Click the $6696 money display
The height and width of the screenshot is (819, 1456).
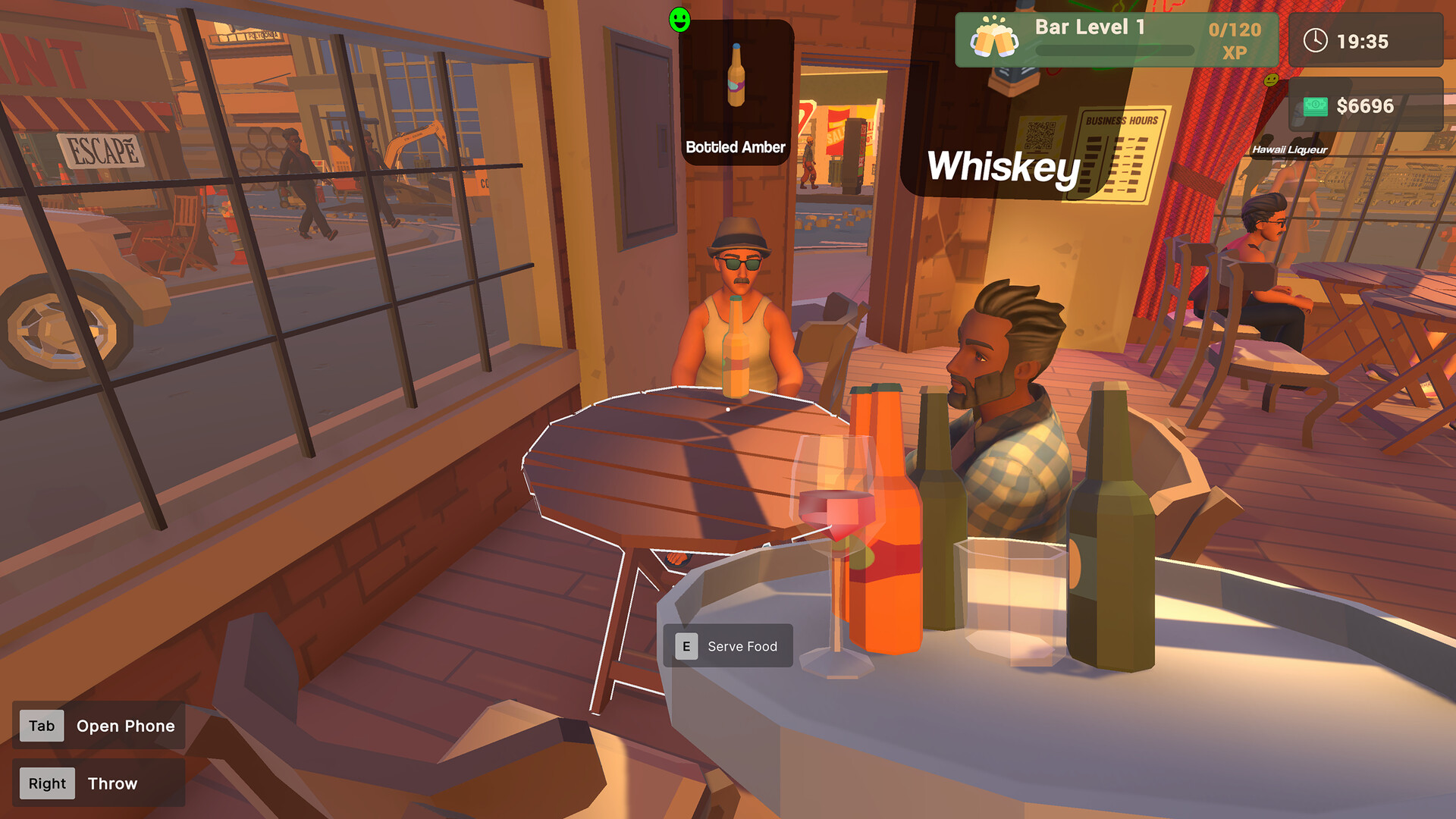[x=1365, y=105]
